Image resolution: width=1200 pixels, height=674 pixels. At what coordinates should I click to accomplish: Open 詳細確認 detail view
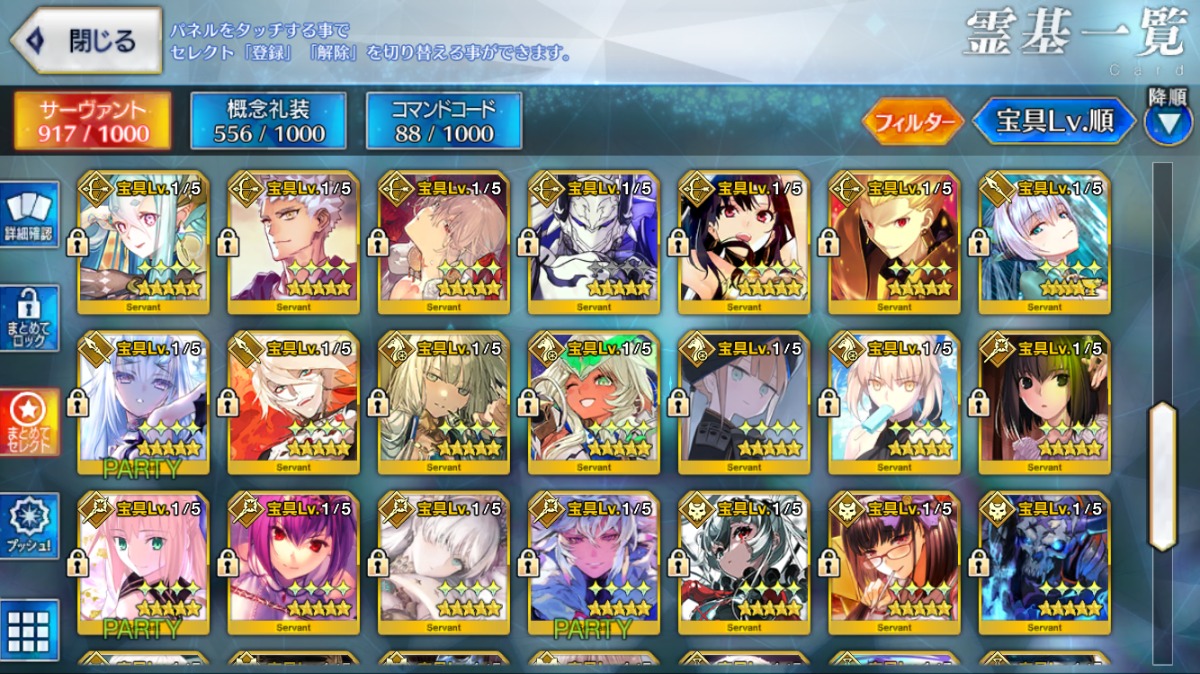(30, 216)
